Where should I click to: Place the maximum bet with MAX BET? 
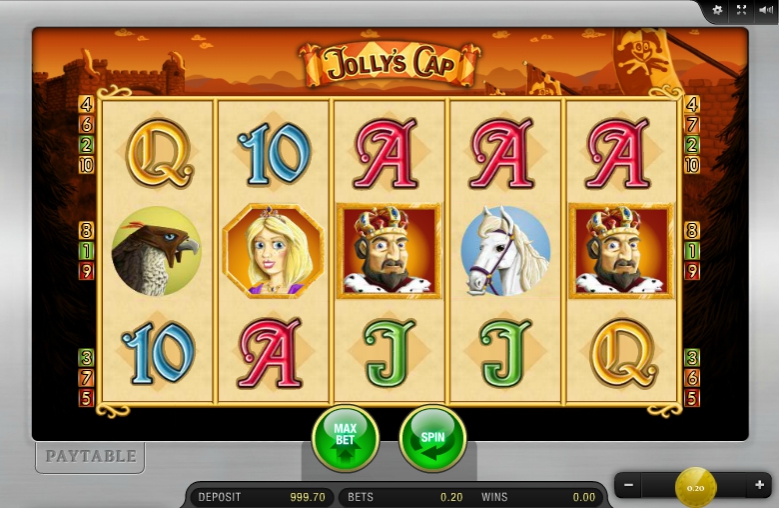click(345, 438)
